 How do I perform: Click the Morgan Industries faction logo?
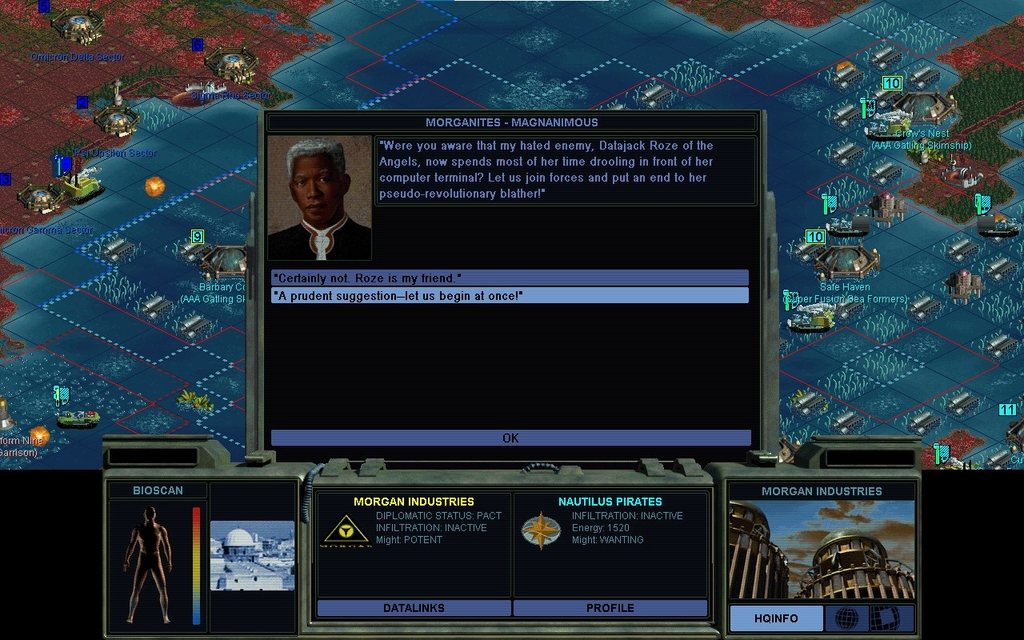[346, 530]
